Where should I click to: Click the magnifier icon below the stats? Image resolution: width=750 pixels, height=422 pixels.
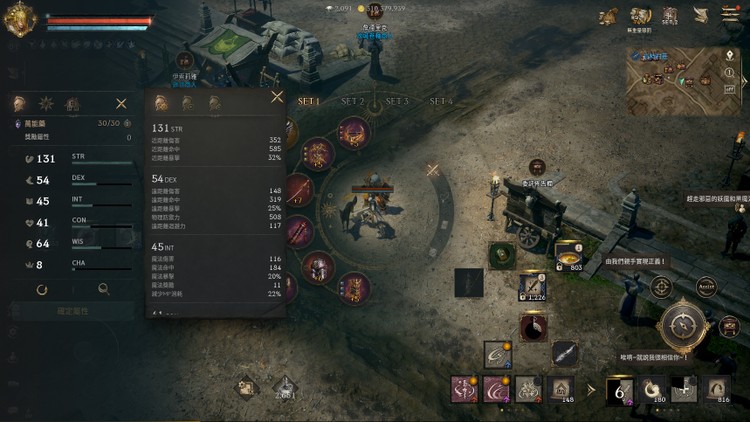click(103, 289)
